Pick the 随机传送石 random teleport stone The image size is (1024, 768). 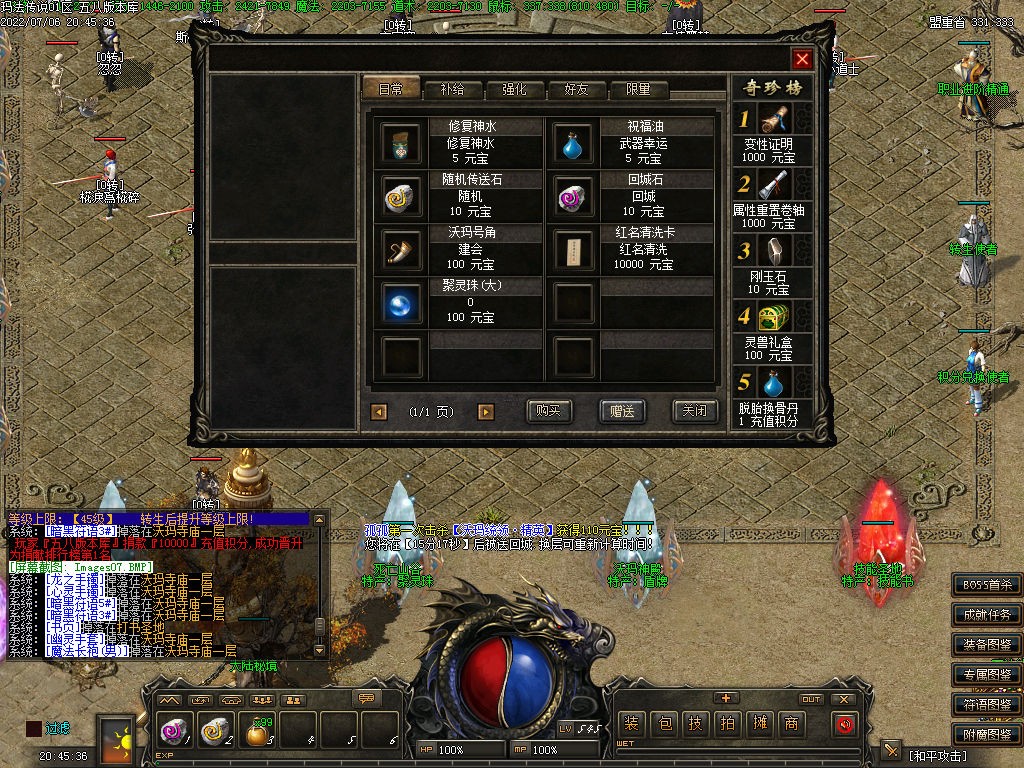coord(402,197)
